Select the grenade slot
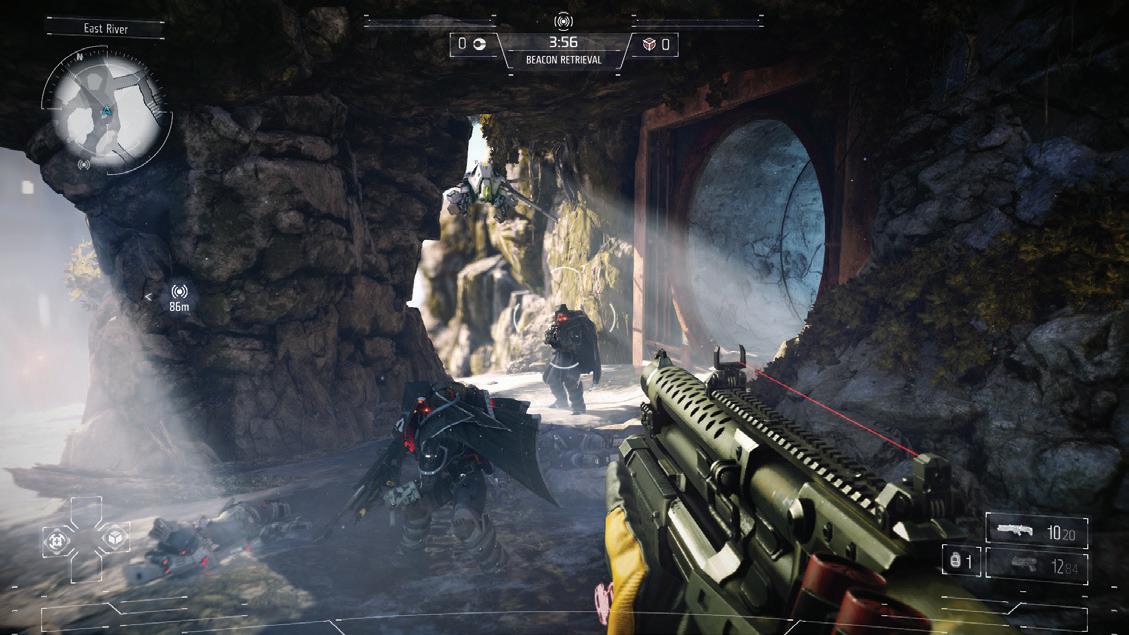Viewport: 1129px width, 635px height. pos(959,562)
